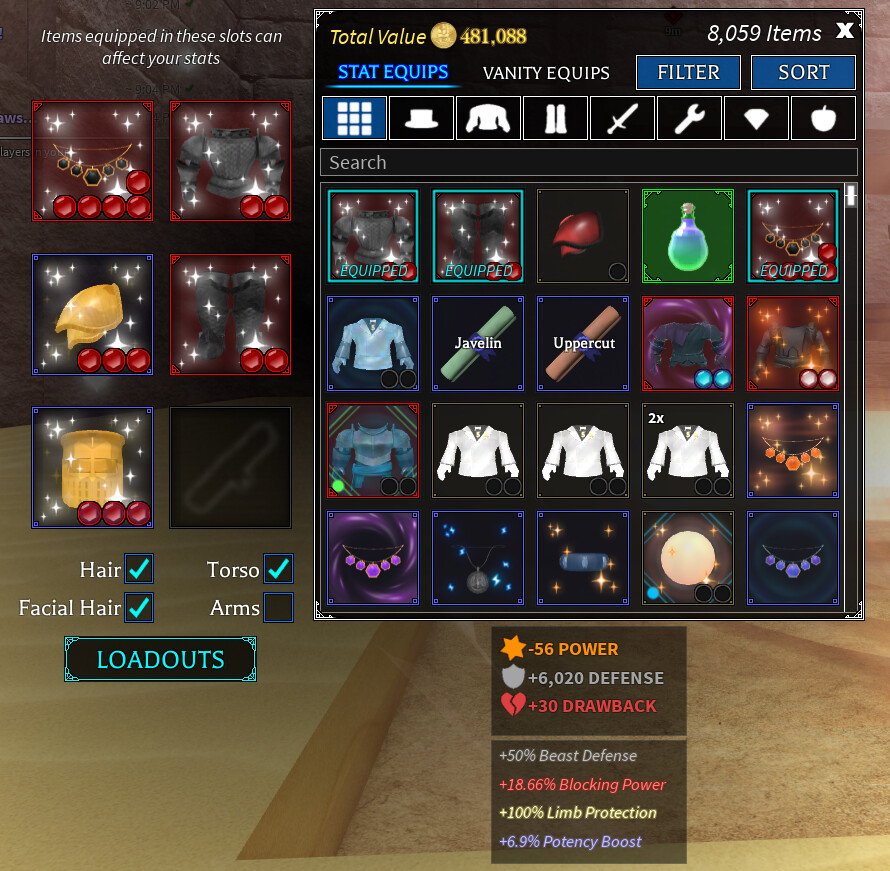Open the Filter options
Image resolution: width=890 pixels, height=871 pixels.
688,72
